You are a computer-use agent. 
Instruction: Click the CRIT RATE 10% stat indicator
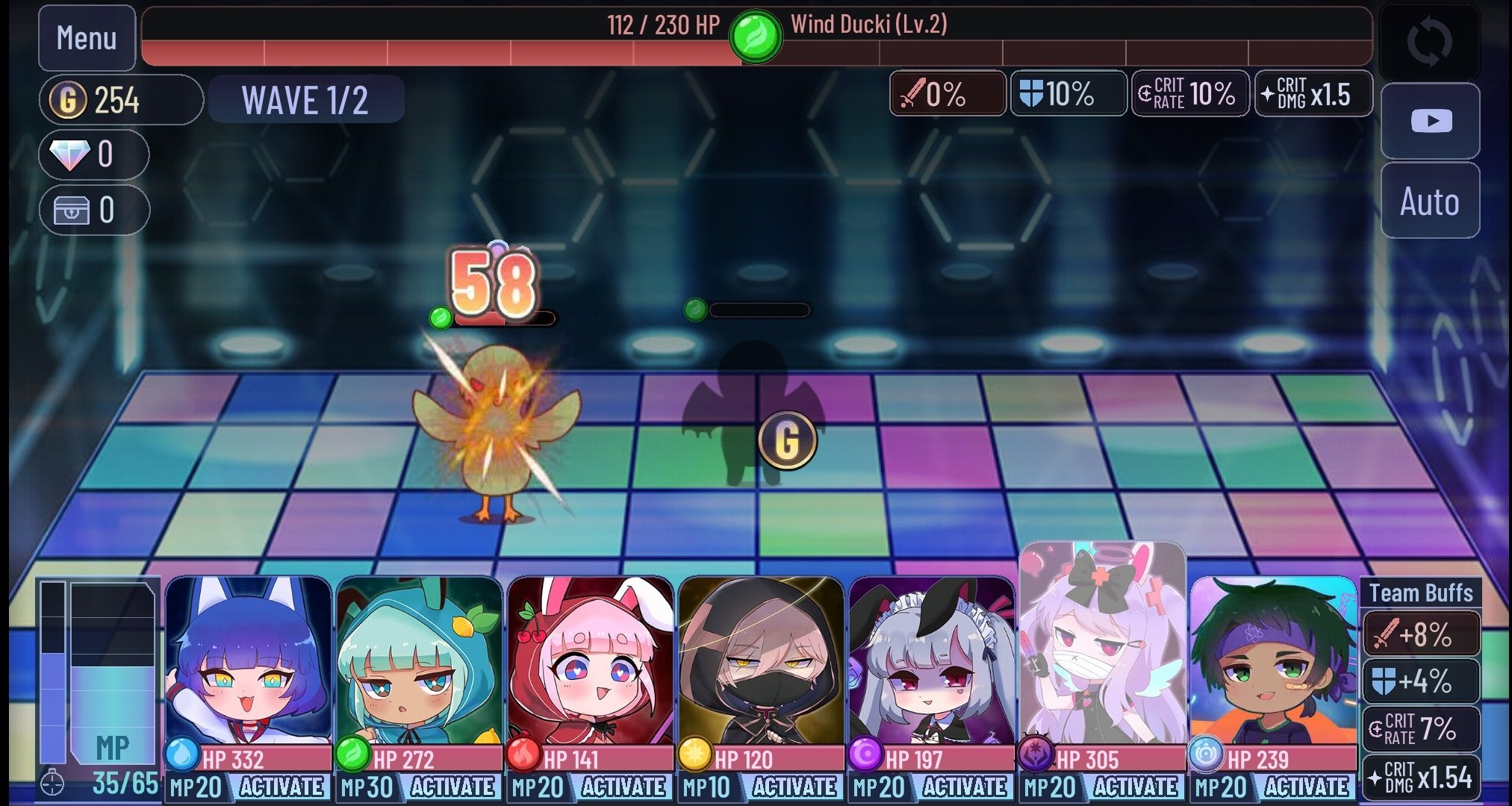tap(1189, 93)
